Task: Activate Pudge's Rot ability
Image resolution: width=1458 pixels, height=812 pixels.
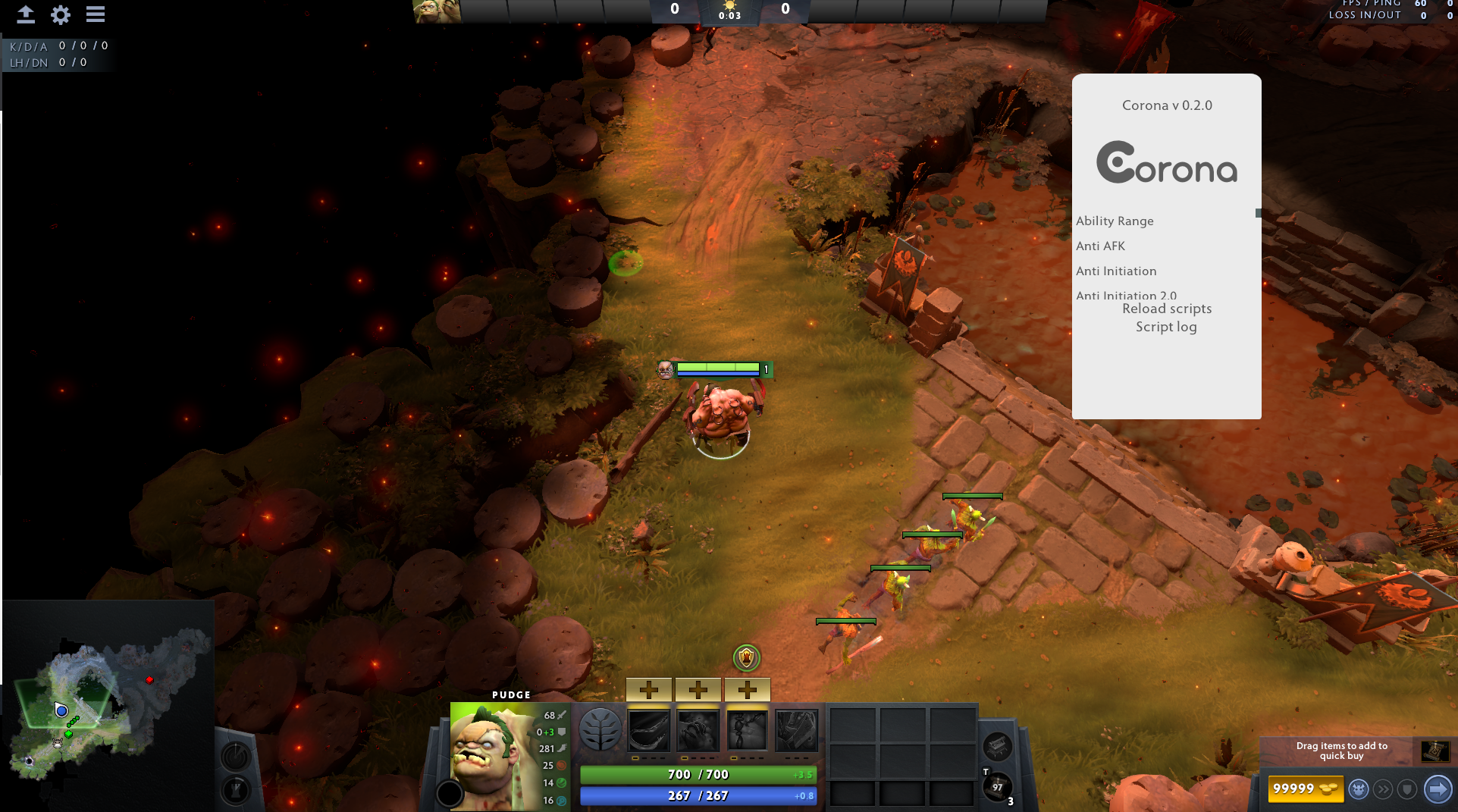Action: click(x=698, y=730)
